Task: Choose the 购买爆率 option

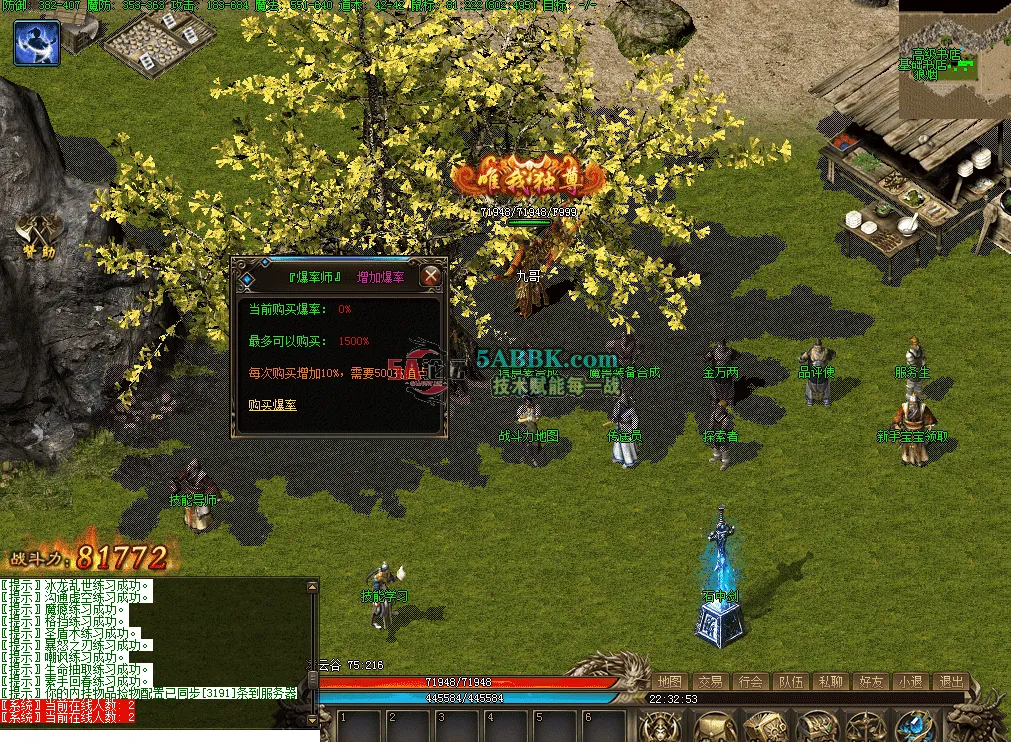Action: click(x=272, y=405)
